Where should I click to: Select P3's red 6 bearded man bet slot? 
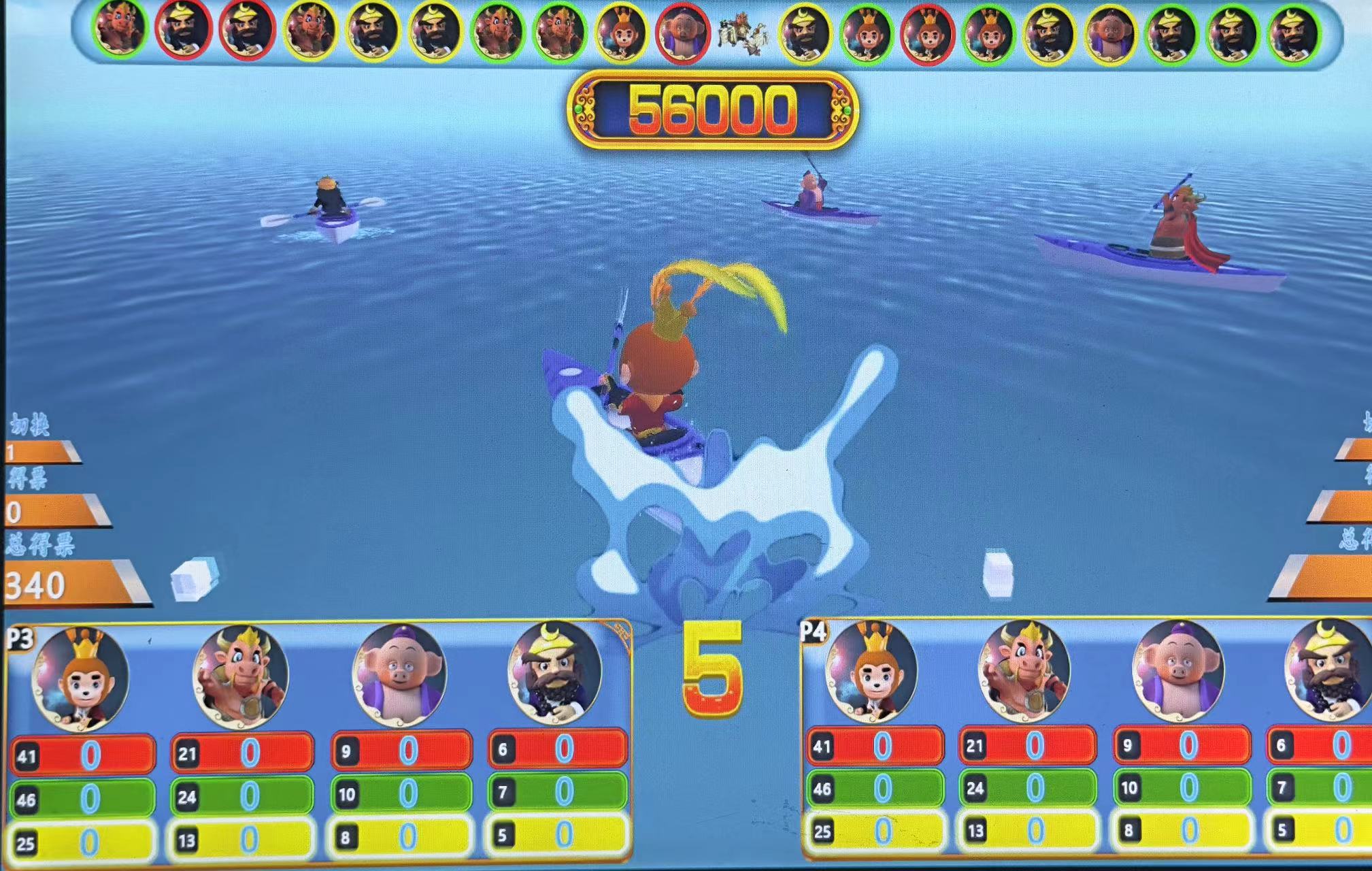(x=558, y=749)
